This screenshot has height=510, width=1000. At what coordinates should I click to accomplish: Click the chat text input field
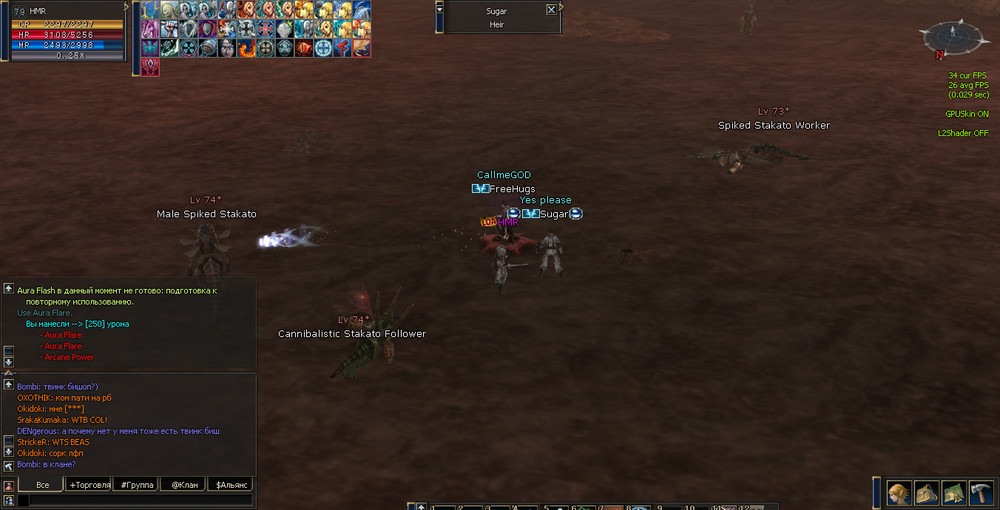tap(135, 500)
